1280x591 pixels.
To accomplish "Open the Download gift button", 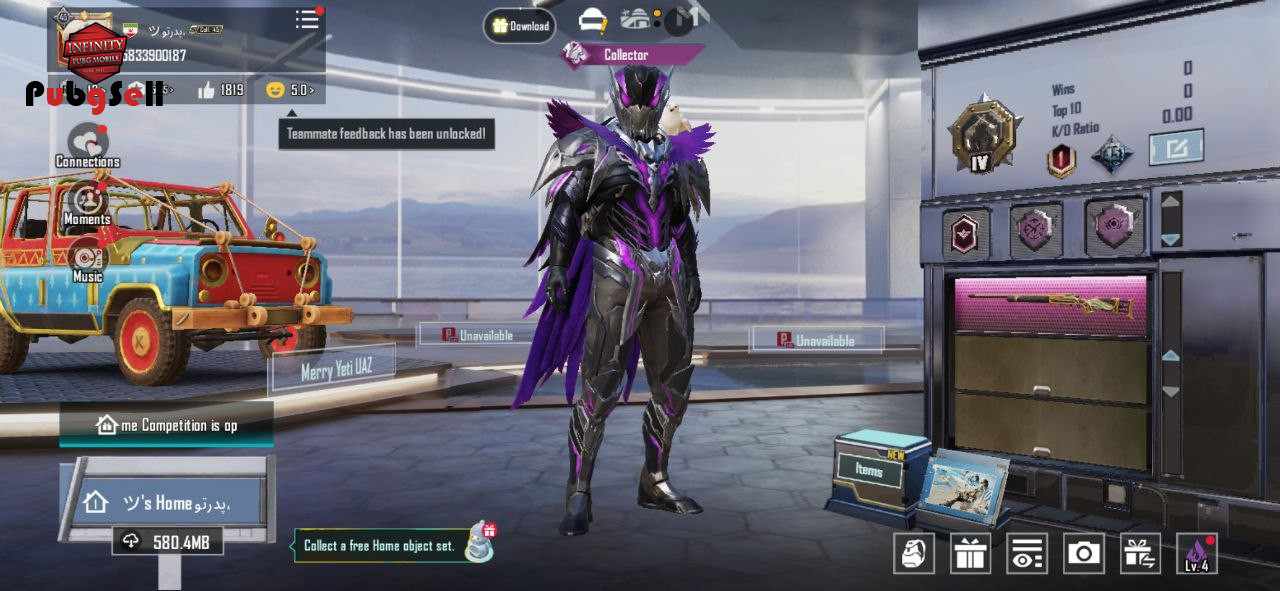I will (x=520, y=26).
